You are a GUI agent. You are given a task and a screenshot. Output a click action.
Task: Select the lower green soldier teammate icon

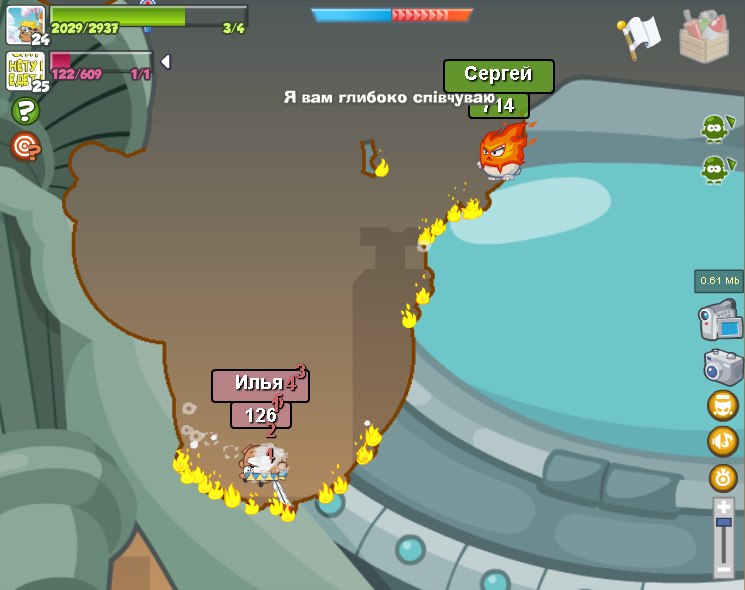click(x=714, y=169)
